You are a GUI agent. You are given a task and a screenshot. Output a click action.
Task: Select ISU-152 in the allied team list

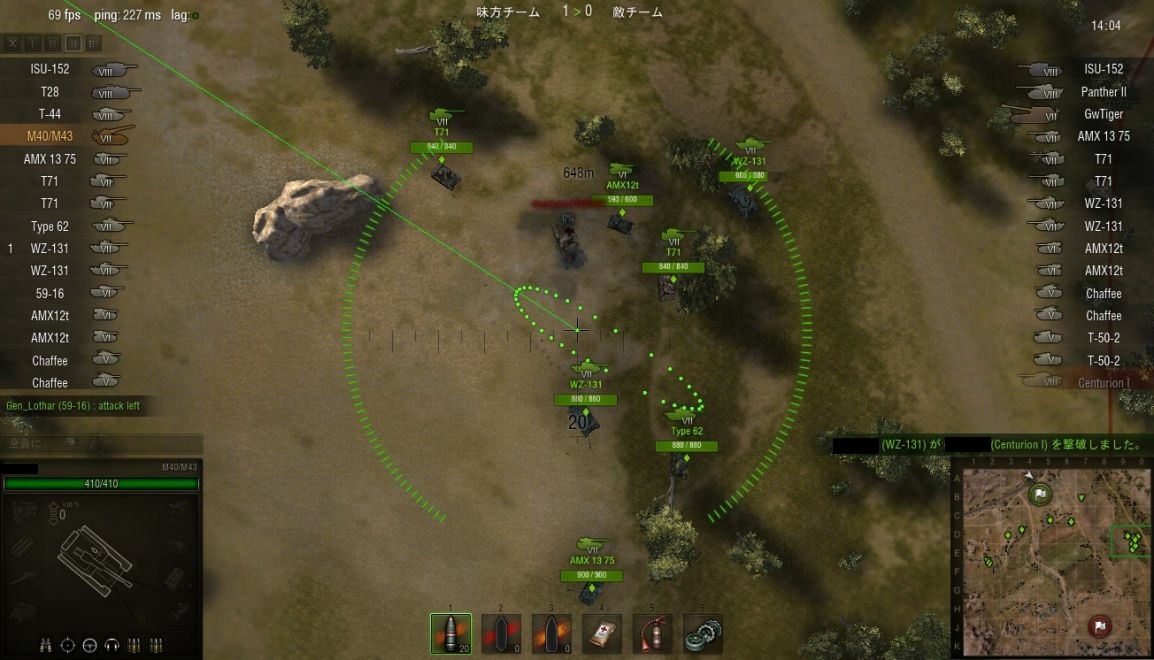click(49, 70)
